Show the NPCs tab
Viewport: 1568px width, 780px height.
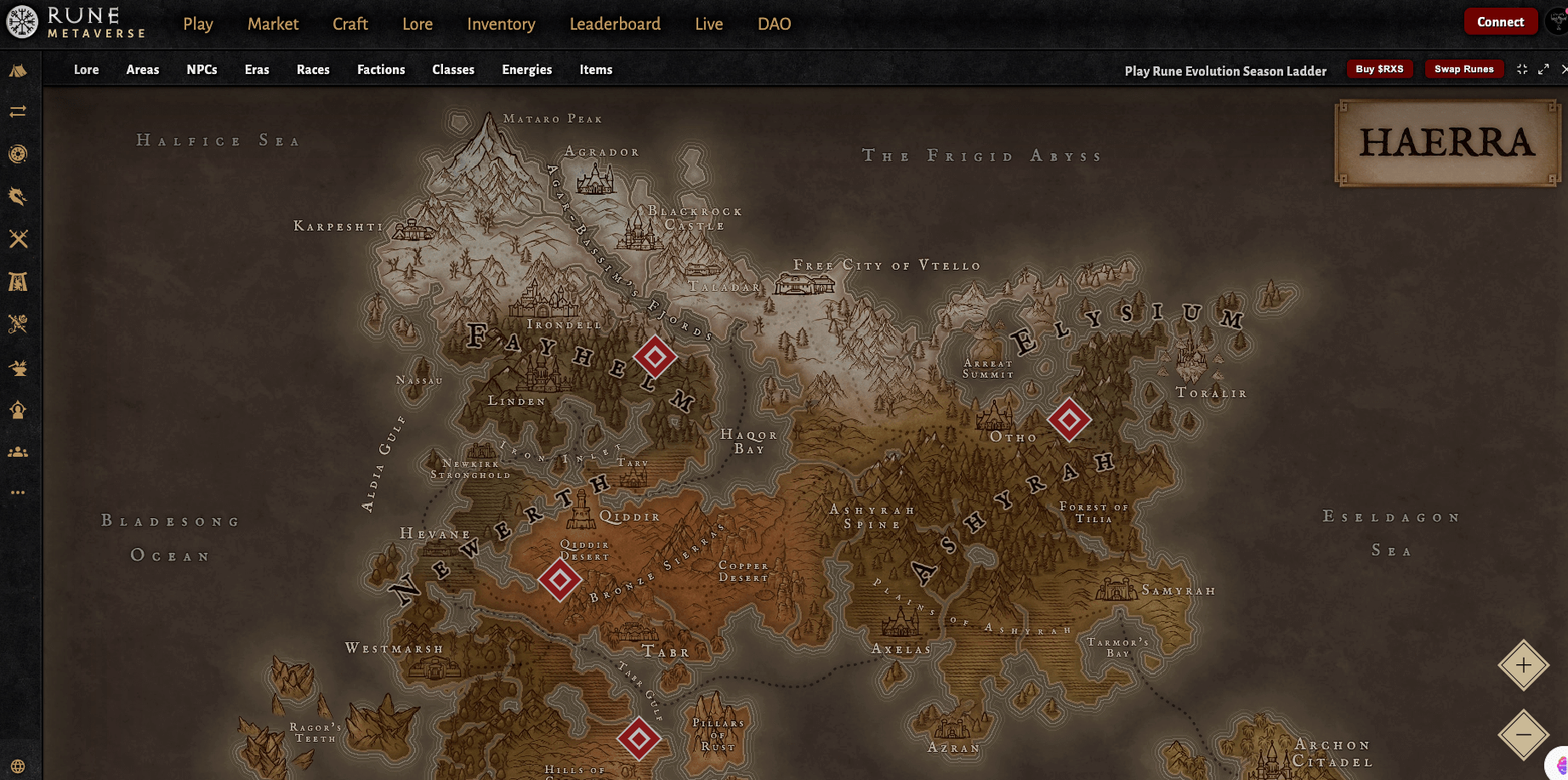tap(202, 70)
